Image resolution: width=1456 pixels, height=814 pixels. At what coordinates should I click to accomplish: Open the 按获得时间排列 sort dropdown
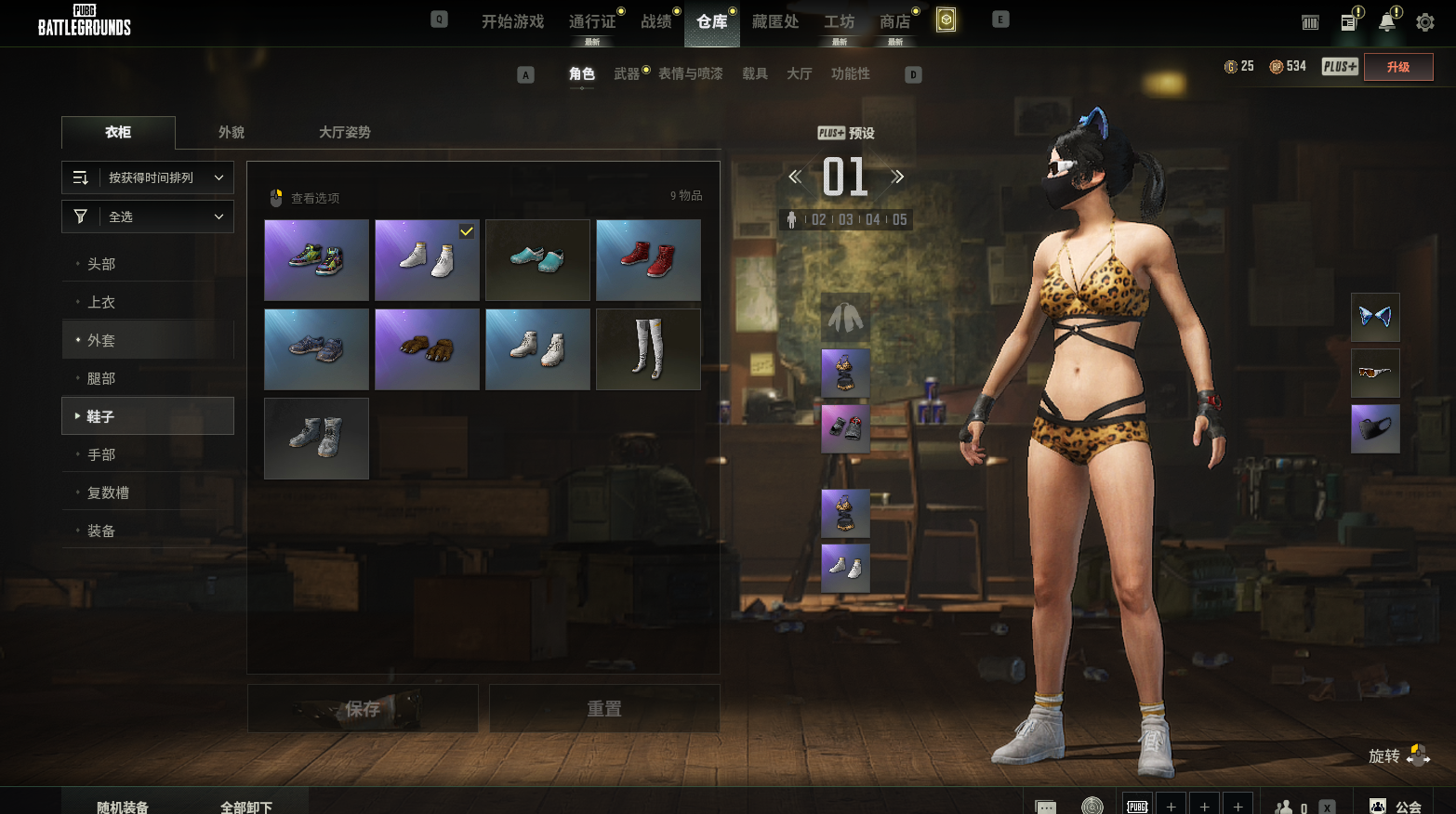(148, 177)
